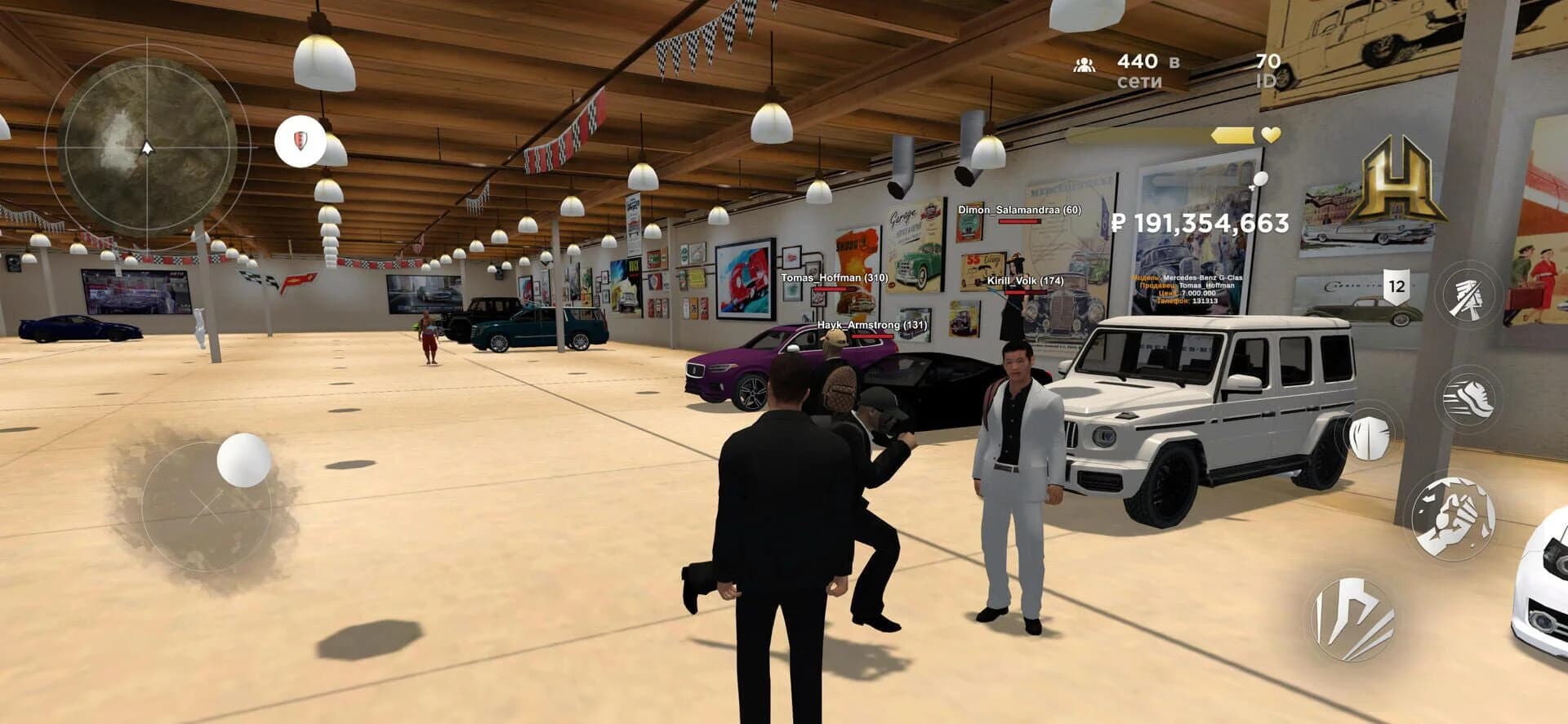This screenshot has height=724, width=1568.
Task: Click the ₽191,354,663 money balance
Action: pyautogui.click(x=1201, y=223)
